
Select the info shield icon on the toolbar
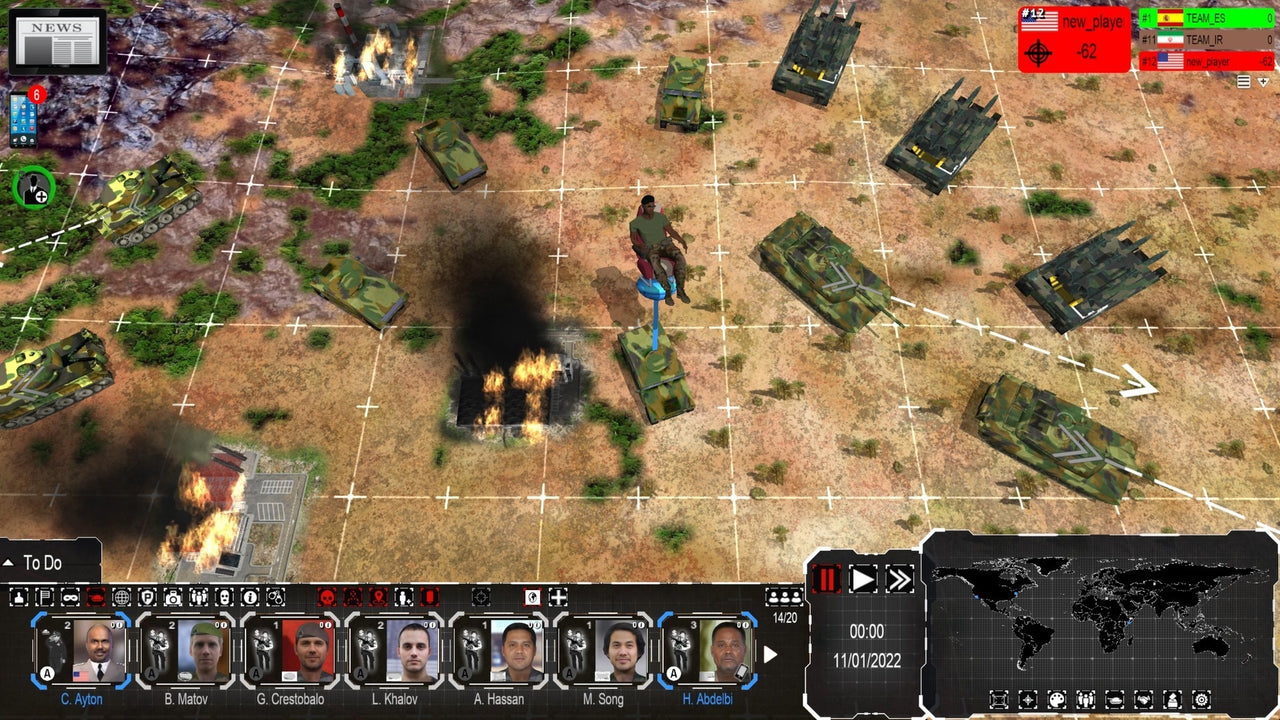click(x=249, y=598)
